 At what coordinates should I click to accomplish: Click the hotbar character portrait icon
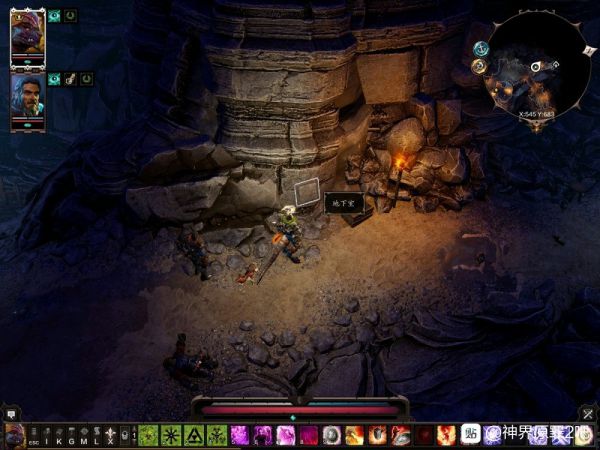click(14, 436)
